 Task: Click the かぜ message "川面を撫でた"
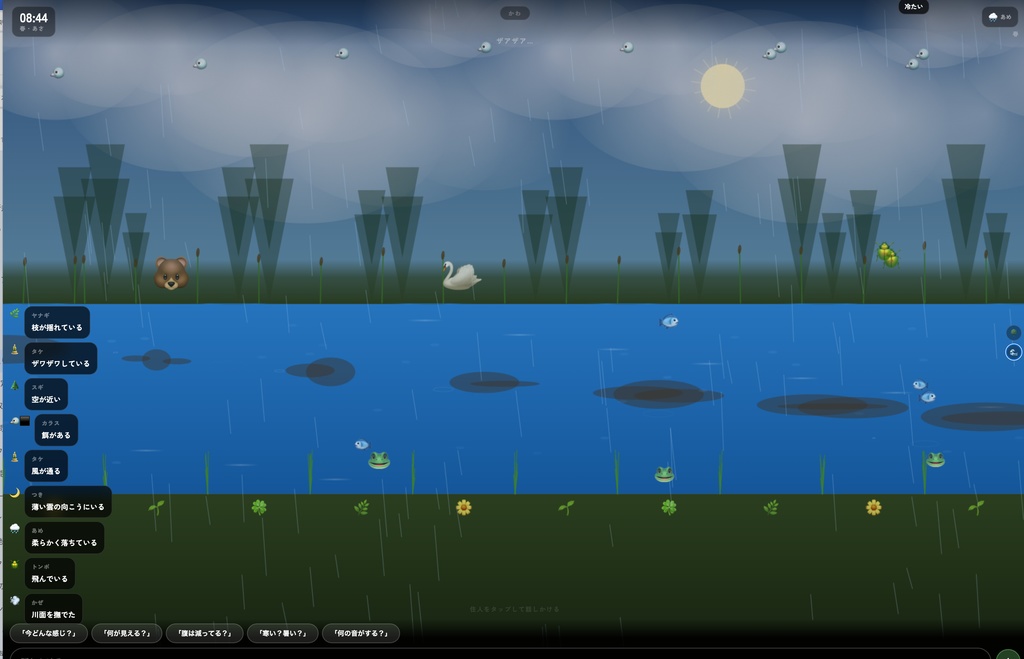(x=52, y=609)
